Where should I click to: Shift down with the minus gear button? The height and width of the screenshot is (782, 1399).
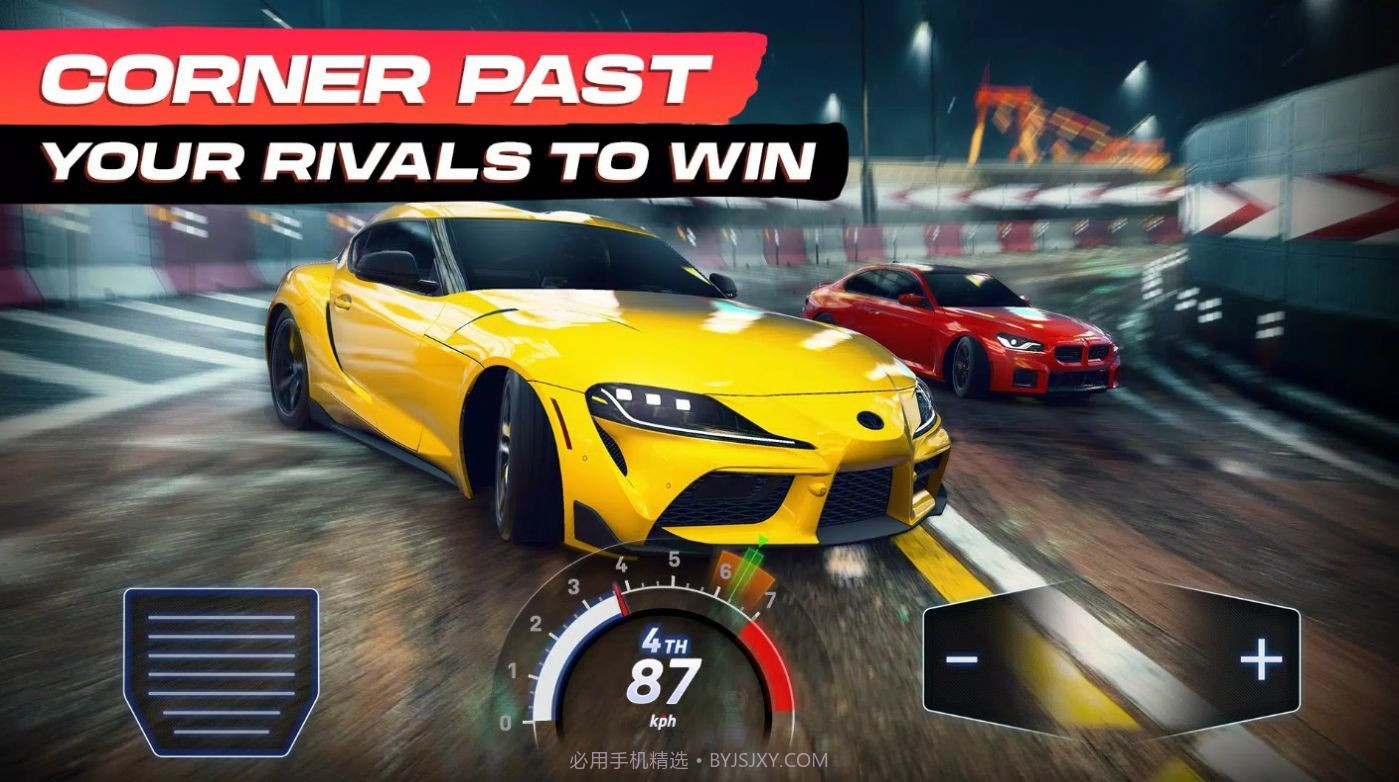962,659
